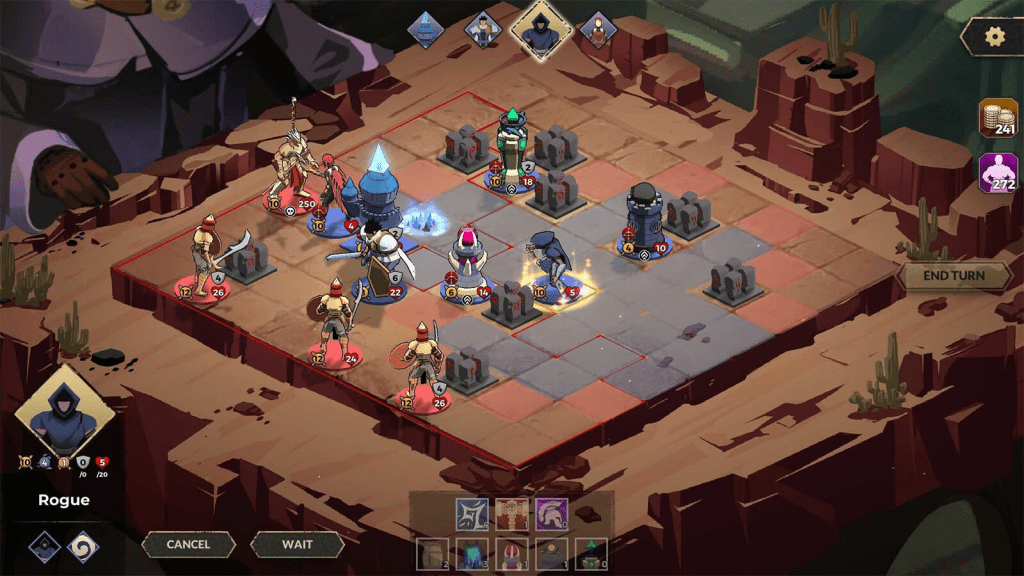Screen dimensions: 1024x576
Task: Choose Wait for the Rogue
Action: click(x=297, y=545)
